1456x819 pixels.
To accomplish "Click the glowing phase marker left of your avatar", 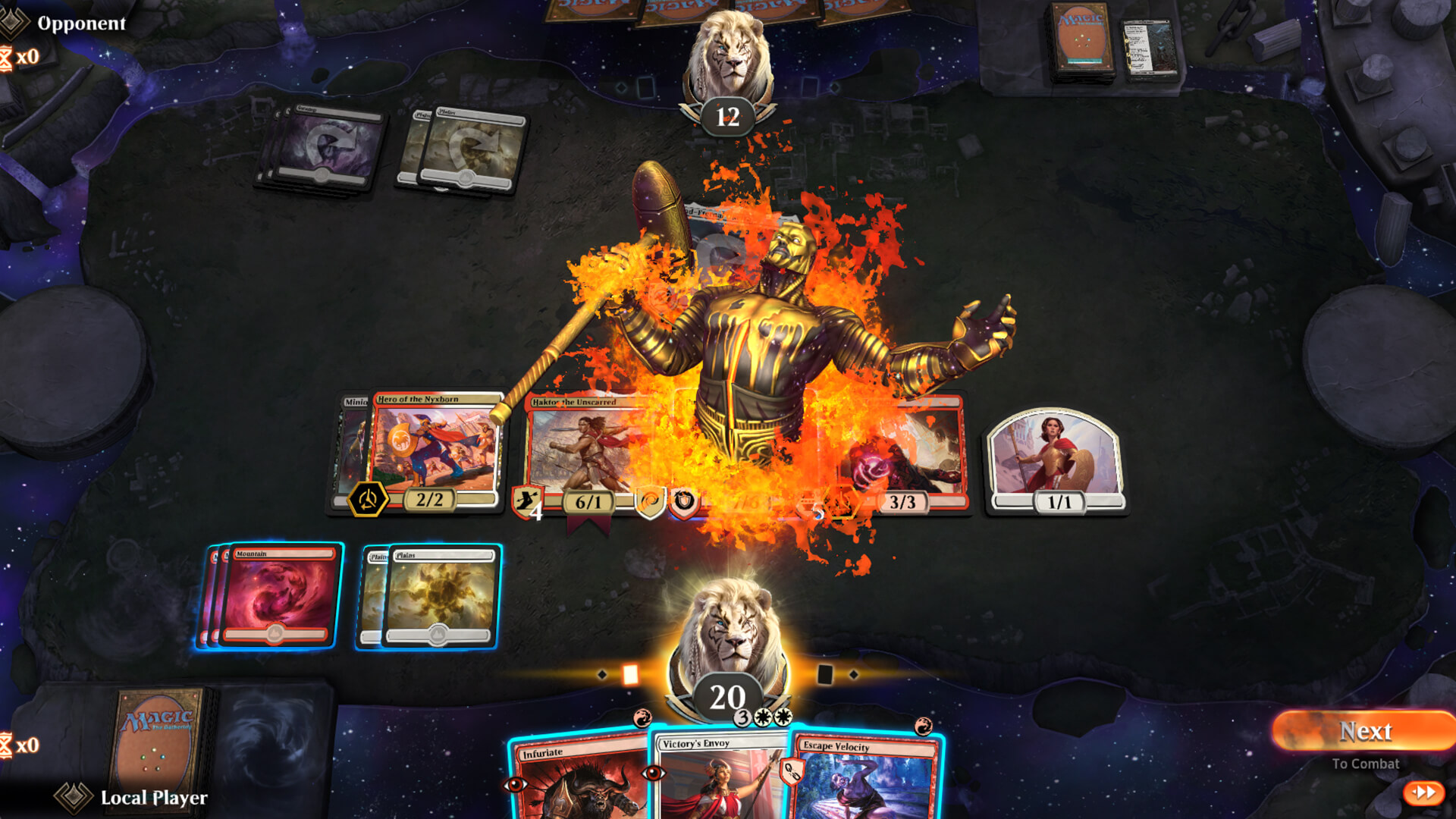I will click(x=631, y=672).
